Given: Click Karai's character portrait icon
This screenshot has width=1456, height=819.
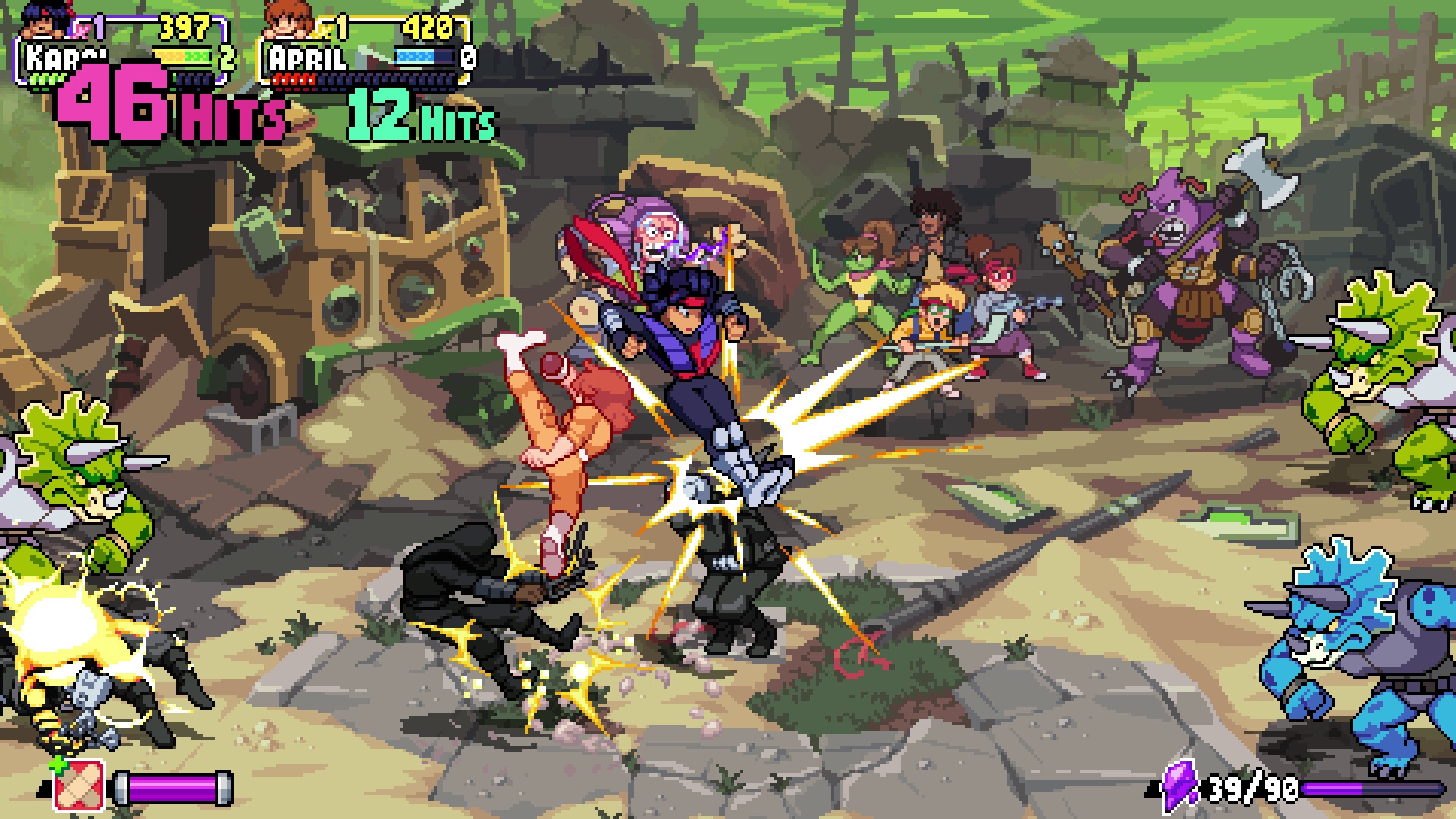Looking at the screenshot, I should tap(42, 22).
